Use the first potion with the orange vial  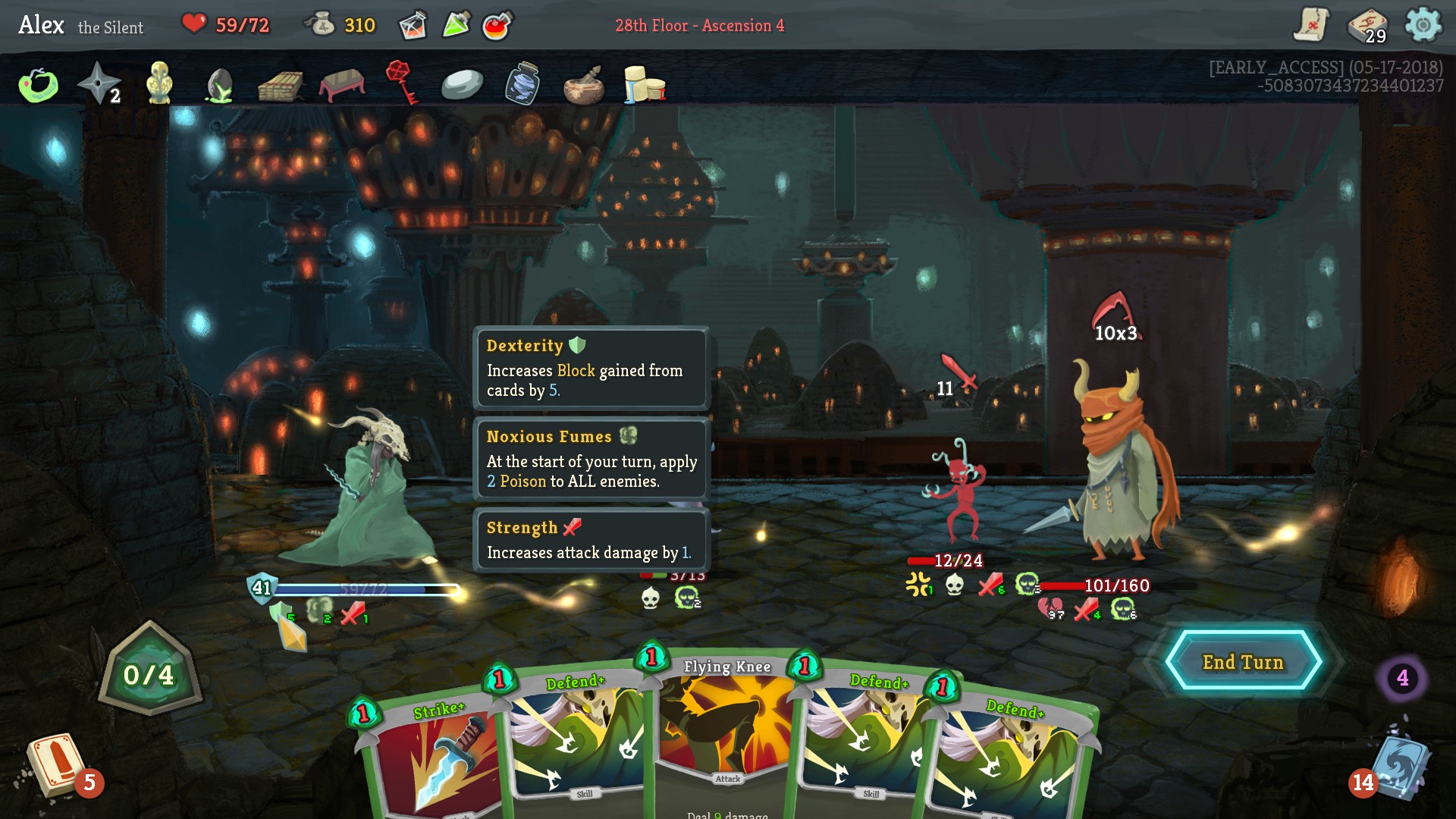(x=413, y=25)
